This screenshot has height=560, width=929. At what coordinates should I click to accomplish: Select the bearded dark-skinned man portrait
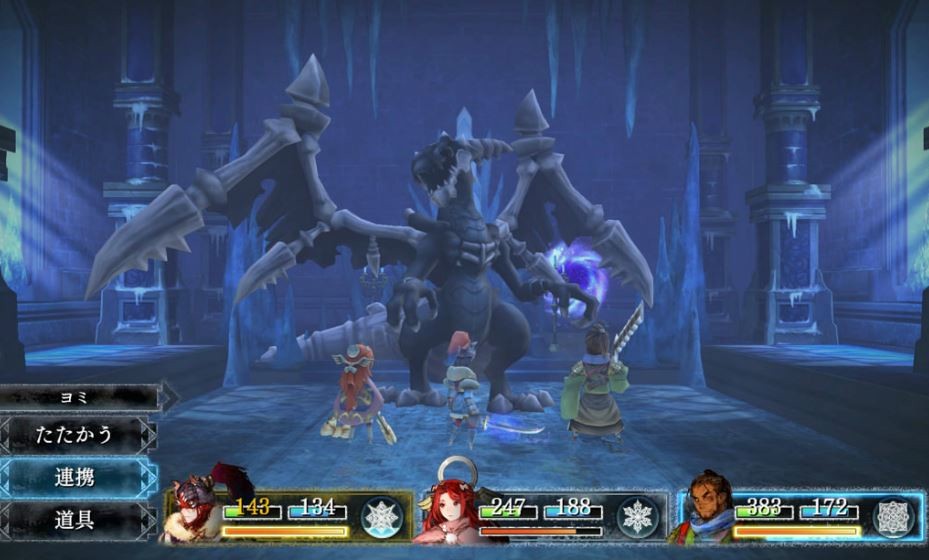pos(706,510)
